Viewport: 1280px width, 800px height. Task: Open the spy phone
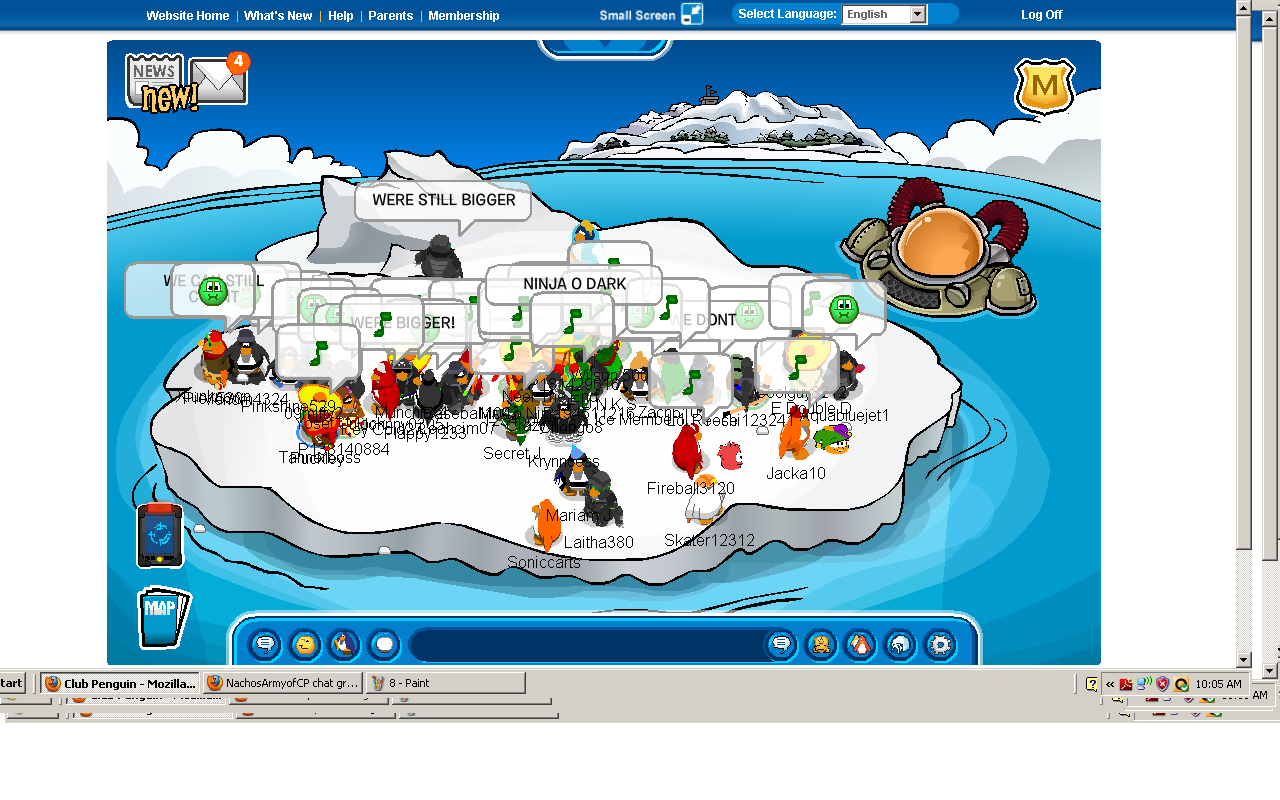pos(160,535)
